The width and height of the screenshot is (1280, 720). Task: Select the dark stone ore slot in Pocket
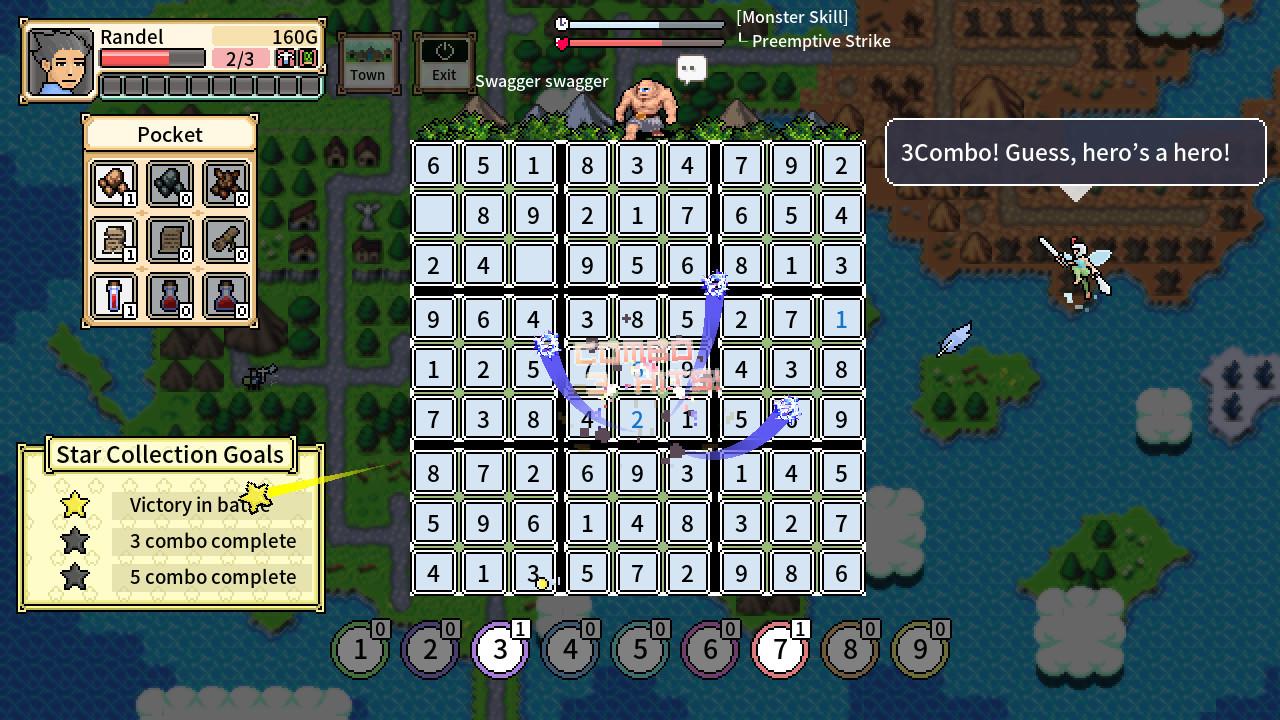(x=169, y=185)
